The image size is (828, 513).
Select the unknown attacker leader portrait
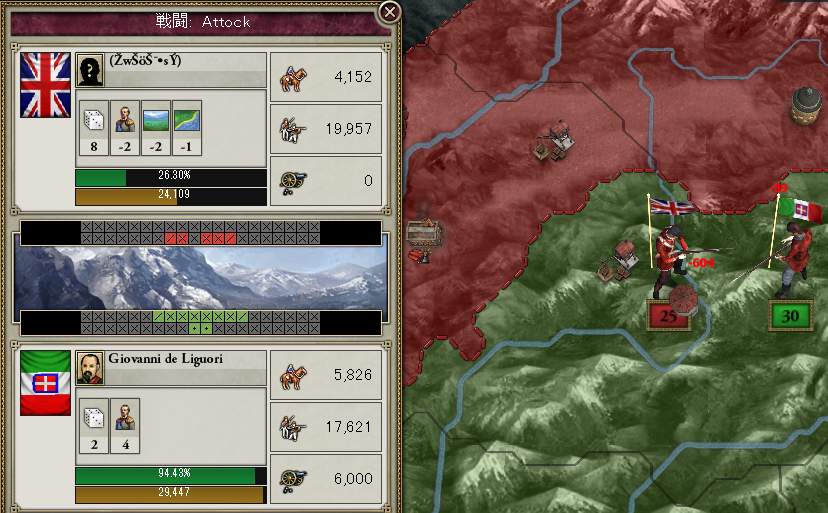coord(90,69)
